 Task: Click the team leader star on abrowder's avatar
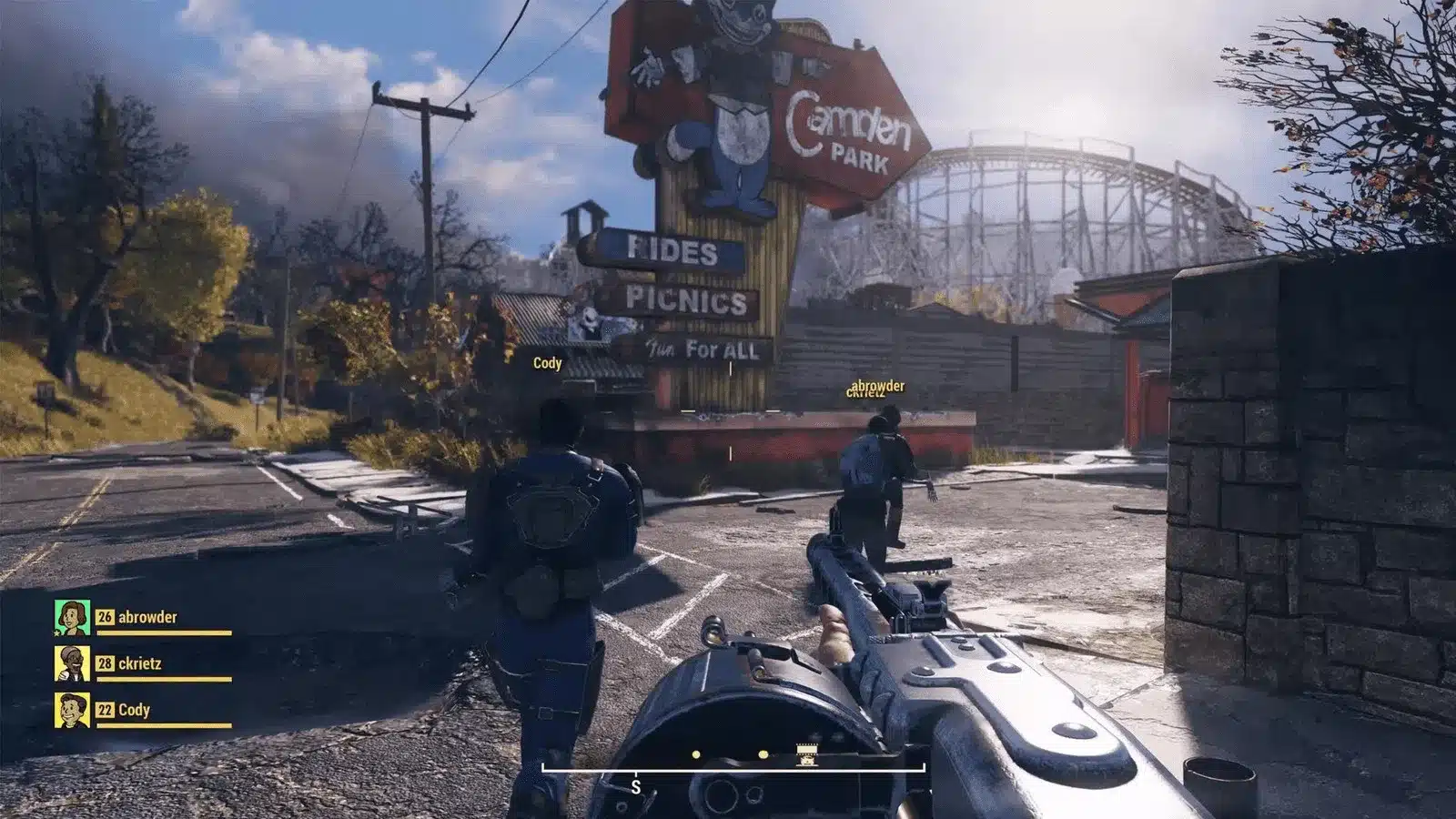(x=56, y=633)
